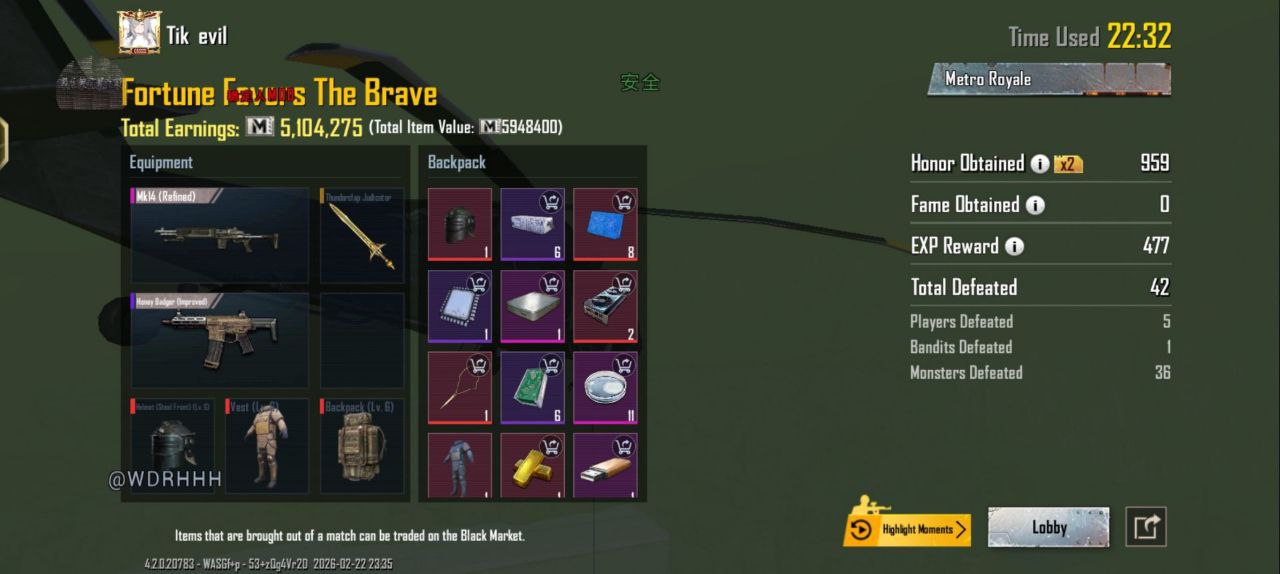Select the graphics card item

coord(605,306)
